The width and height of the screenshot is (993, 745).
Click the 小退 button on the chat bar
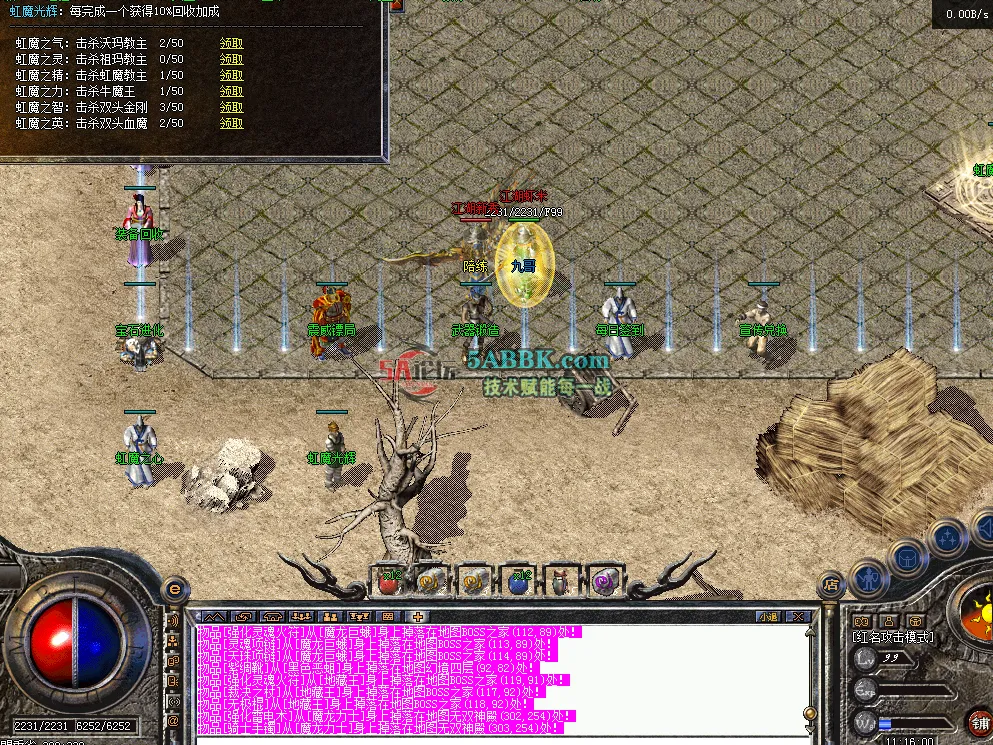(768, 616)
